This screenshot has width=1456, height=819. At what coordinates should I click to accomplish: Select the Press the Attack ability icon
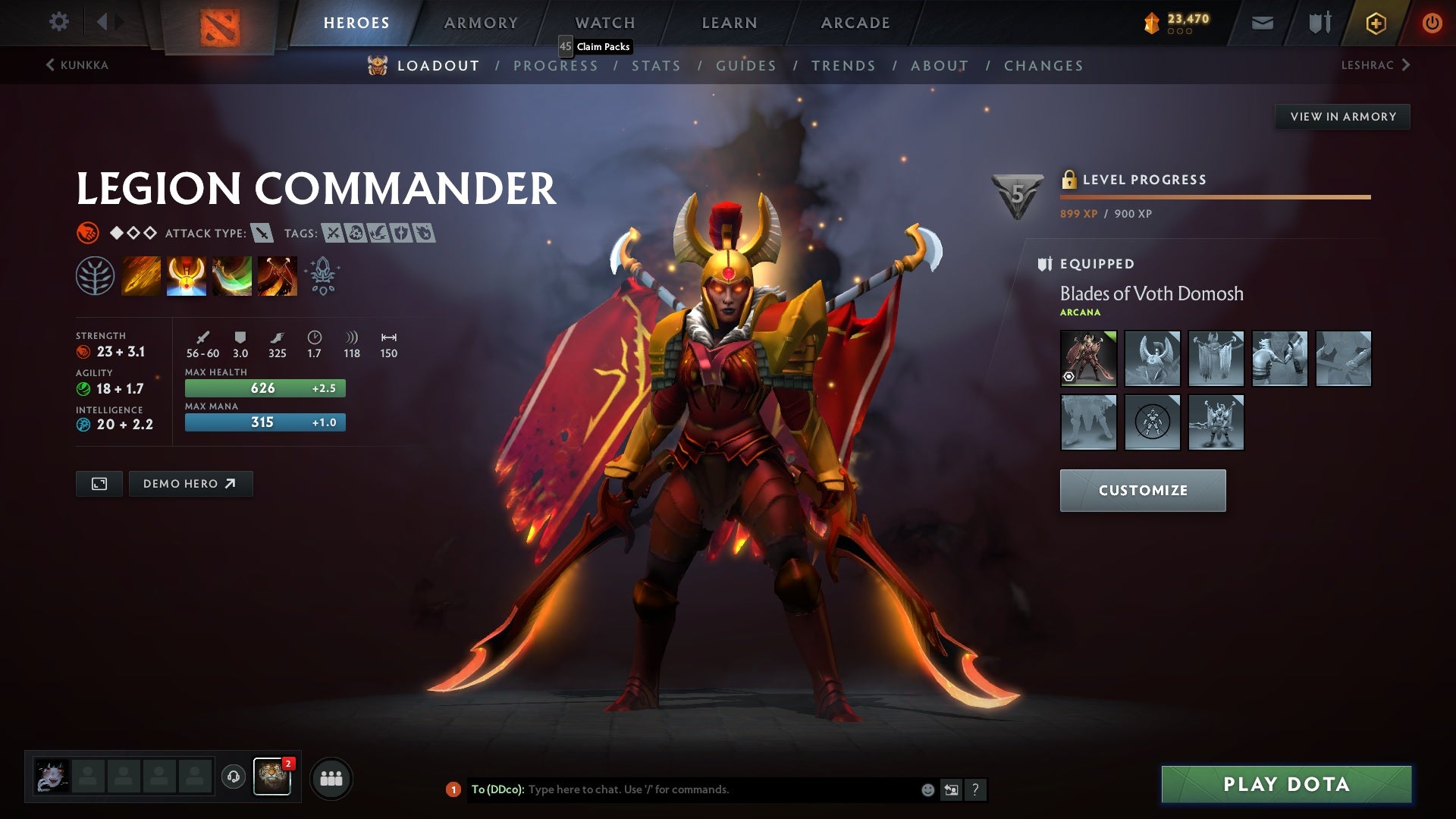click(187, 275)
